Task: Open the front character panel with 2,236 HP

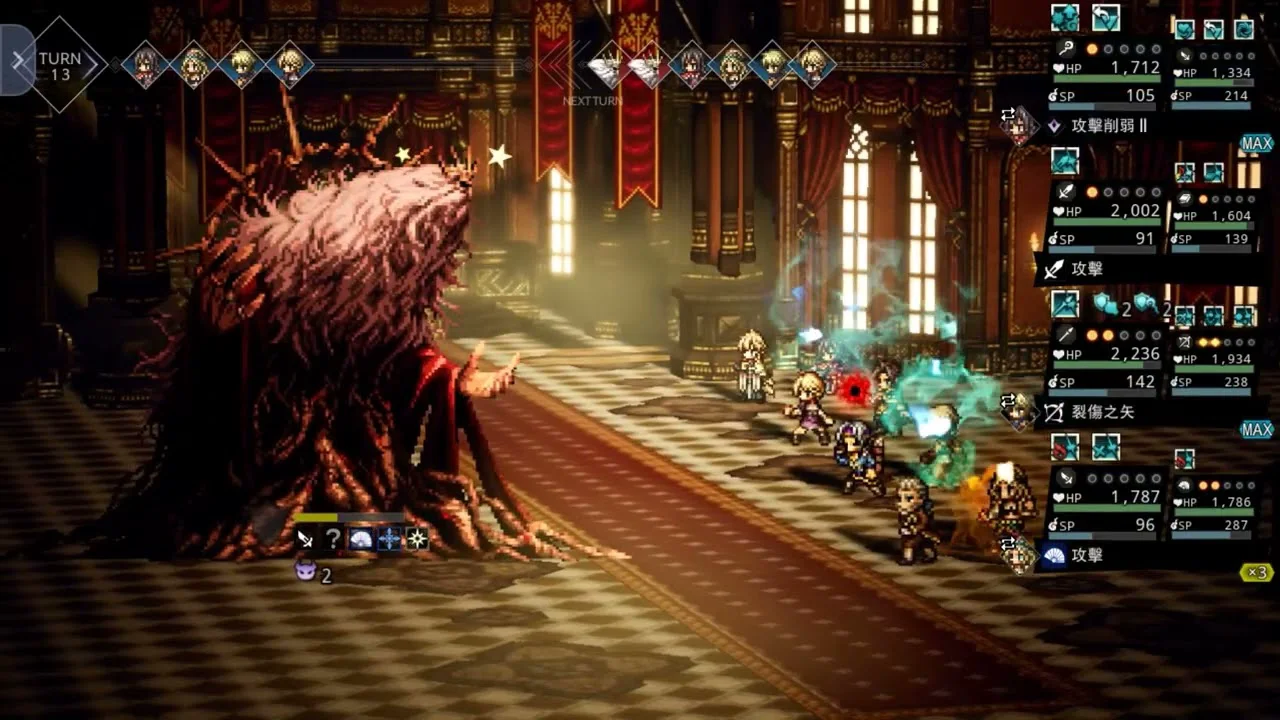Action: (1106, 356)
